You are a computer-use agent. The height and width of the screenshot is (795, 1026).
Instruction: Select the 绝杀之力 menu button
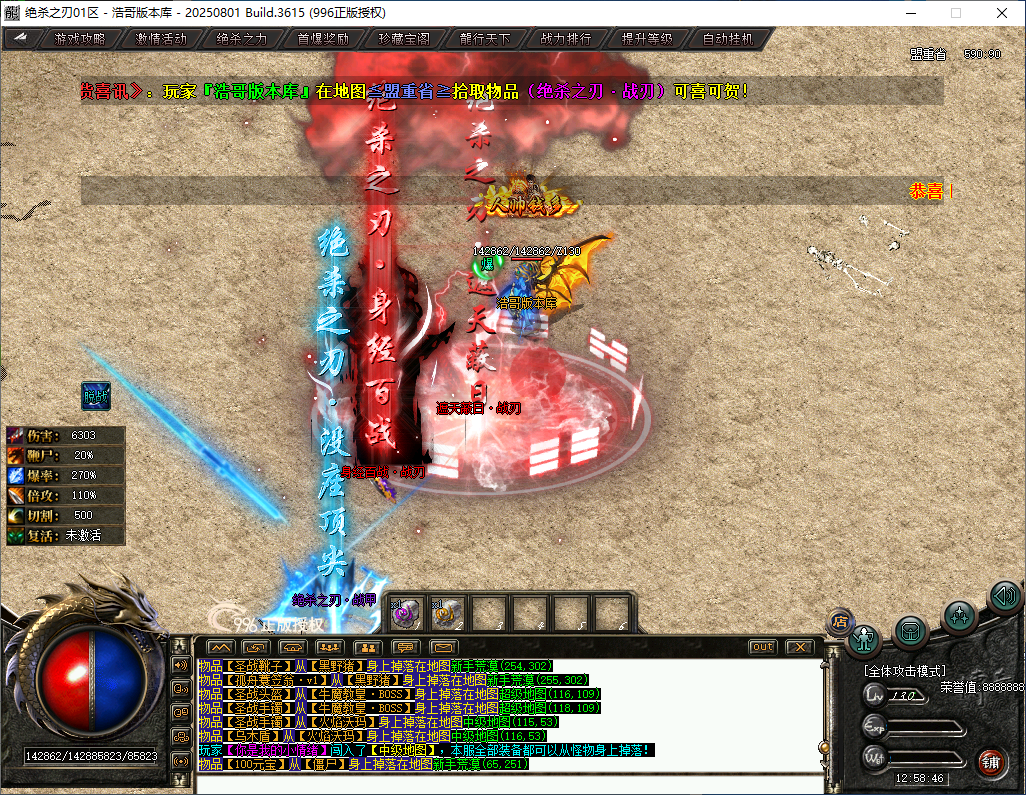[242, 39]
